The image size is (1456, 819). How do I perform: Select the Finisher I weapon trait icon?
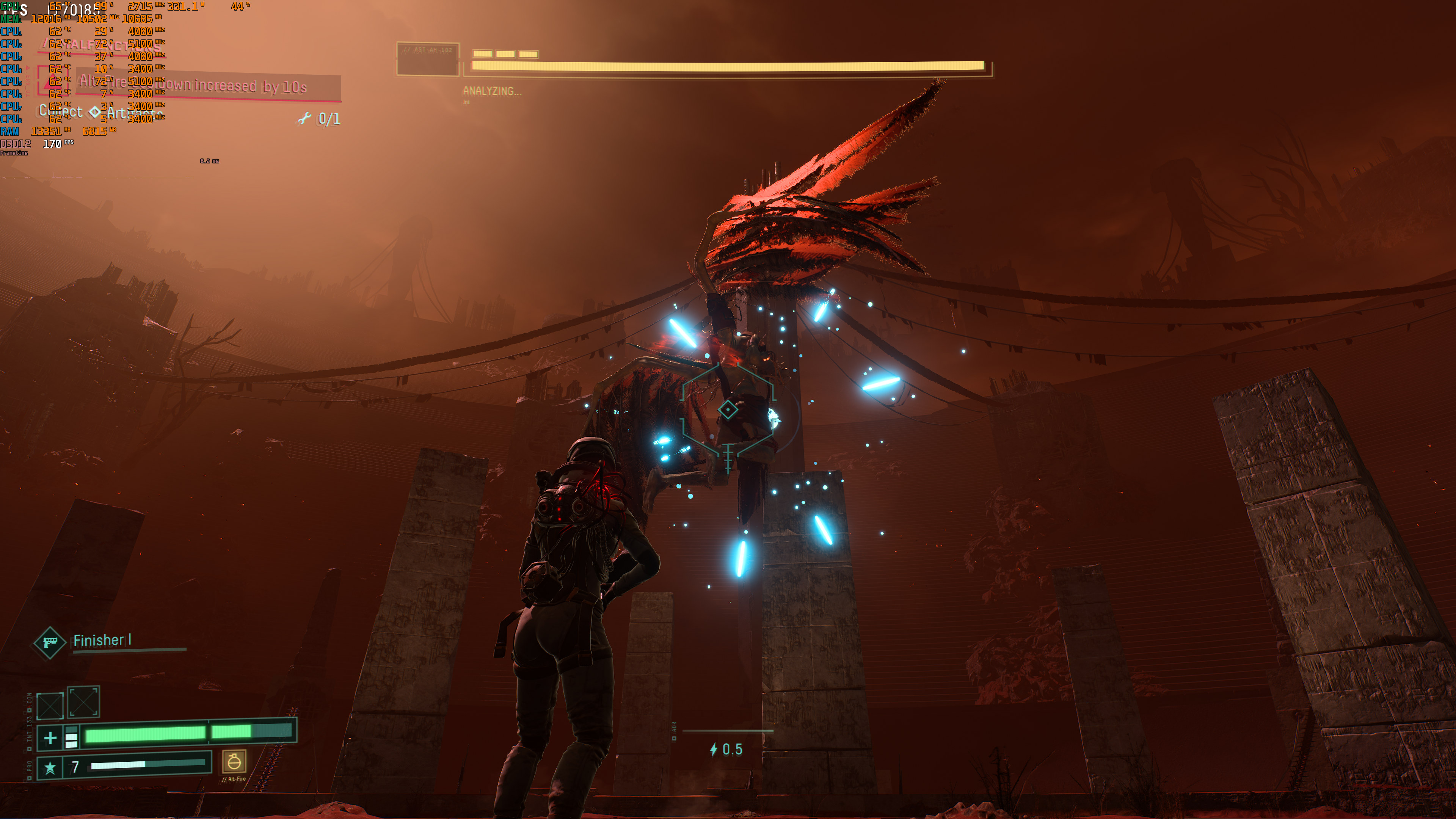(50, 643)
